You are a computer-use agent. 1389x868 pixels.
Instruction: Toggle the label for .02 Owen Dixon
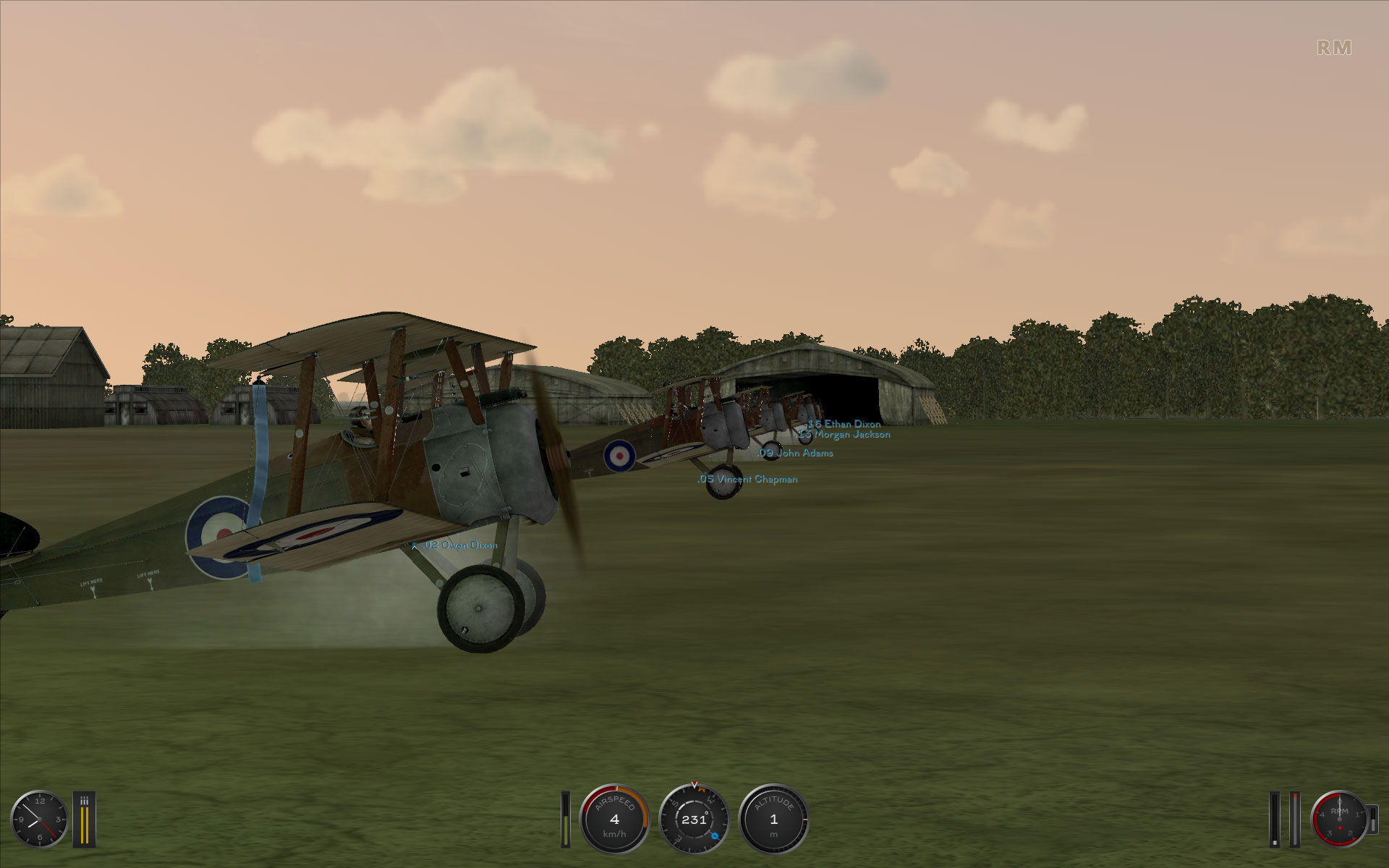(x=459, y=545)
